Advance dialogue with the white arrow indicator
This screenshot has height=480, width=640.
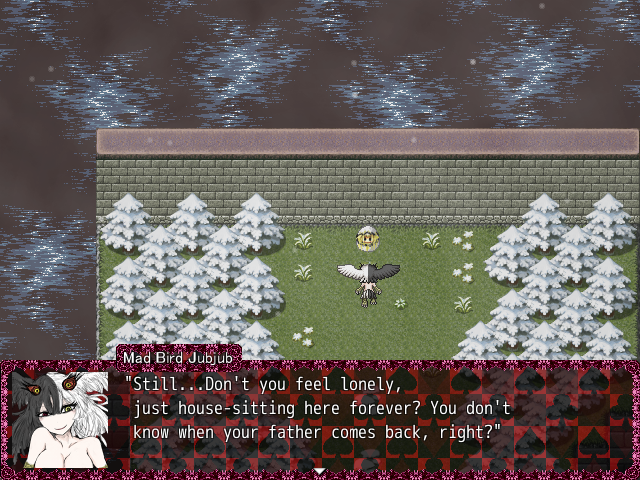click(319, 470)
